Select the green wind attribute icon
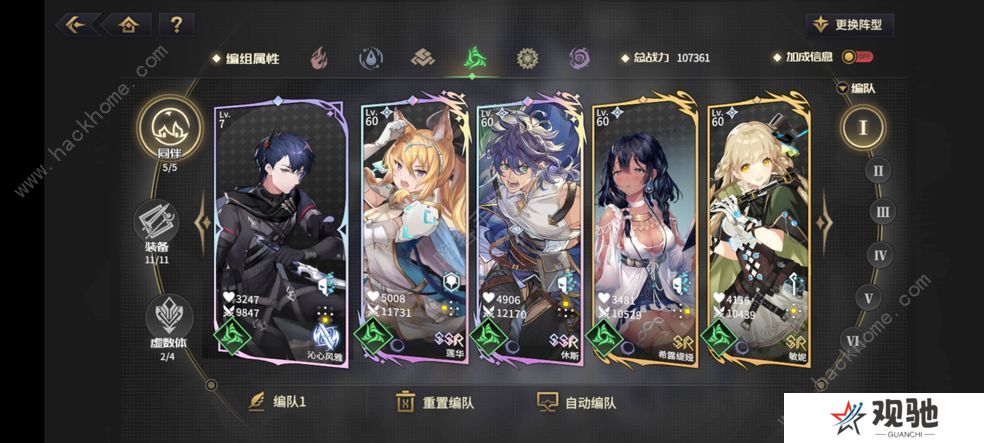The width and height of the screenshot is (984, 443). pyautogui.click(x=474, y=58)
